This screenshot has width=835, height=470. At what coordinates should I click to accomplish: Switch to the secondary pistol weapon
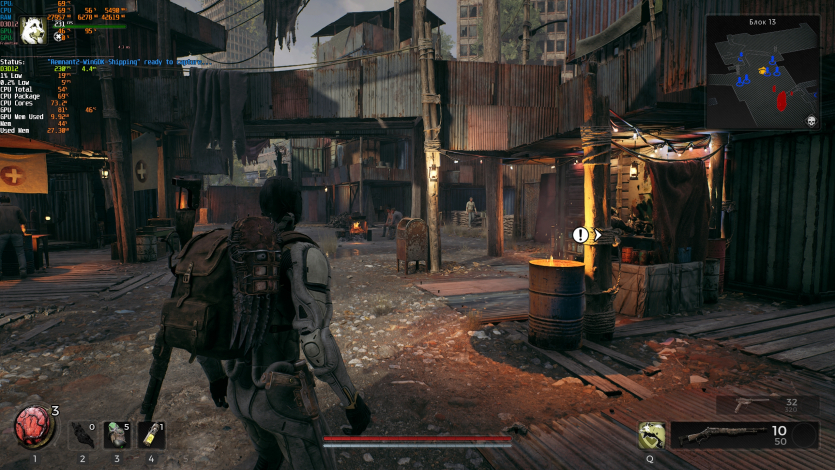point(750,404)
